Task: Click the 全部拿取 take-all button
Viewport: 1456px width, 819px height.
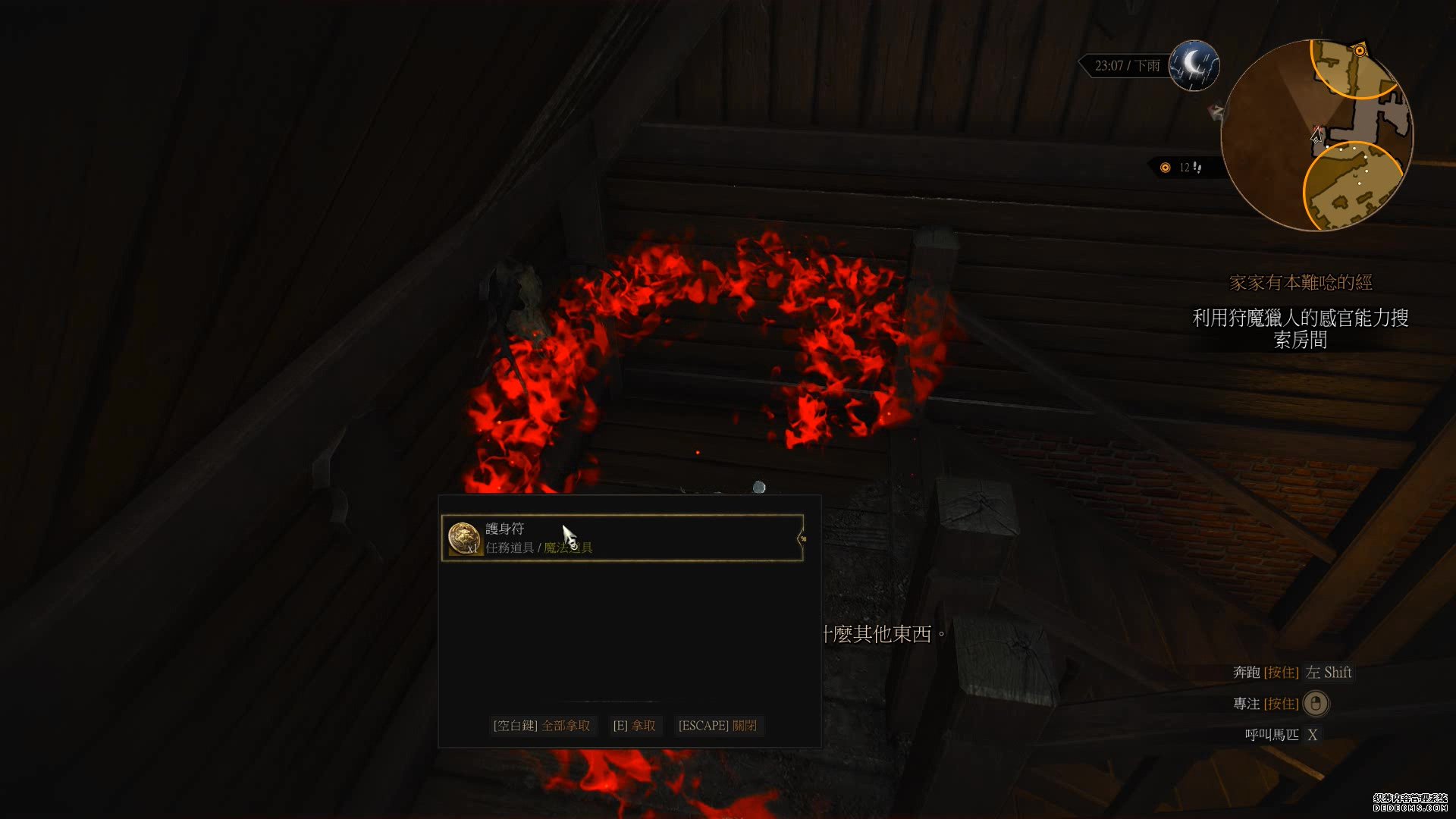Action: tap(541, 726)
